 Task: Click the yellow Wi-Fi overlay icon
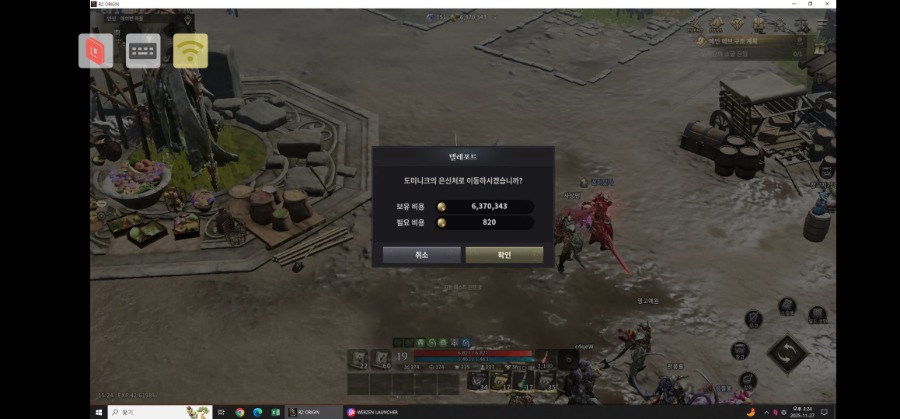coord(190,50)
